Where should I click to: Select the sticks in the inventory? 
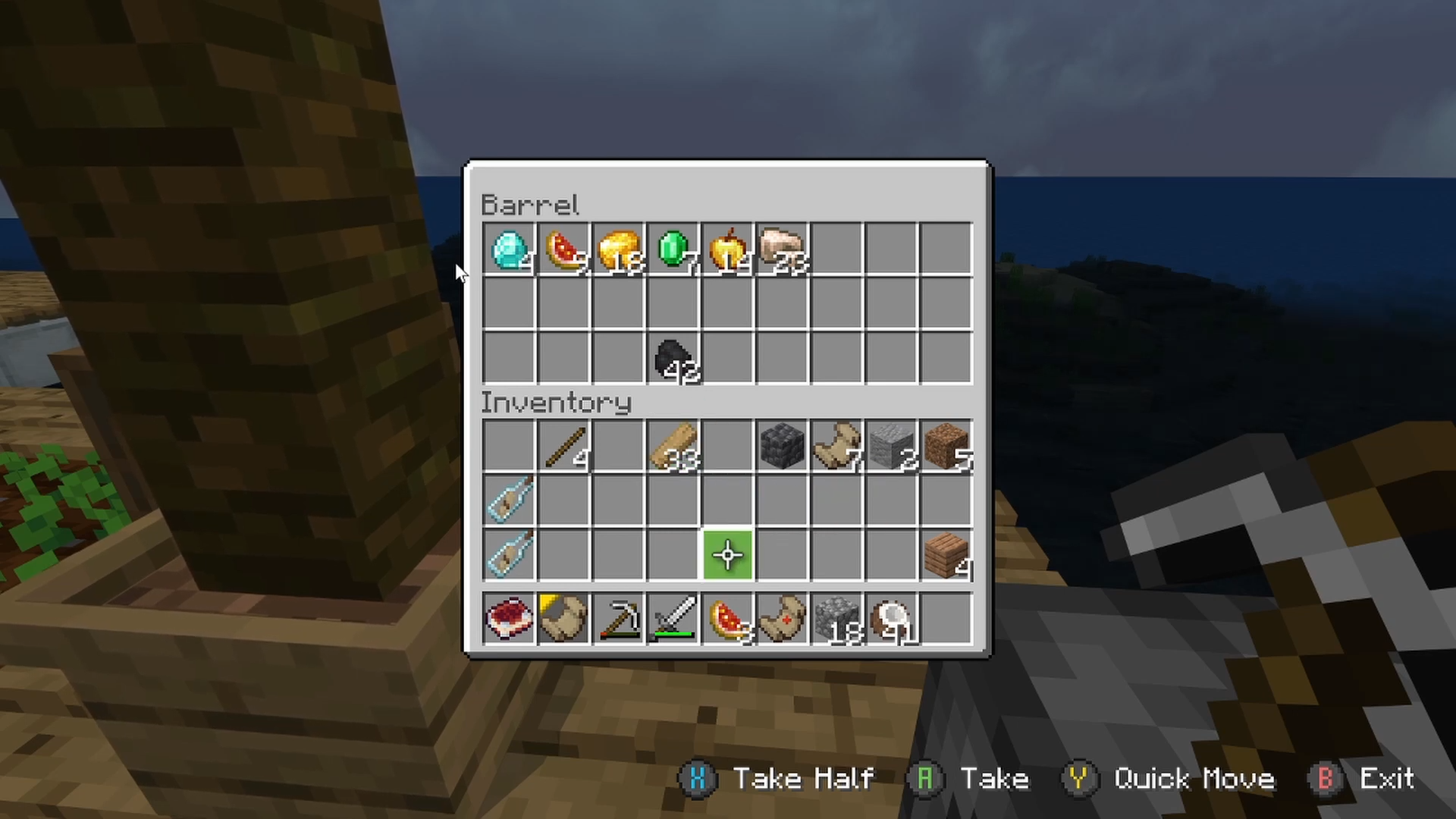point(563,447)
